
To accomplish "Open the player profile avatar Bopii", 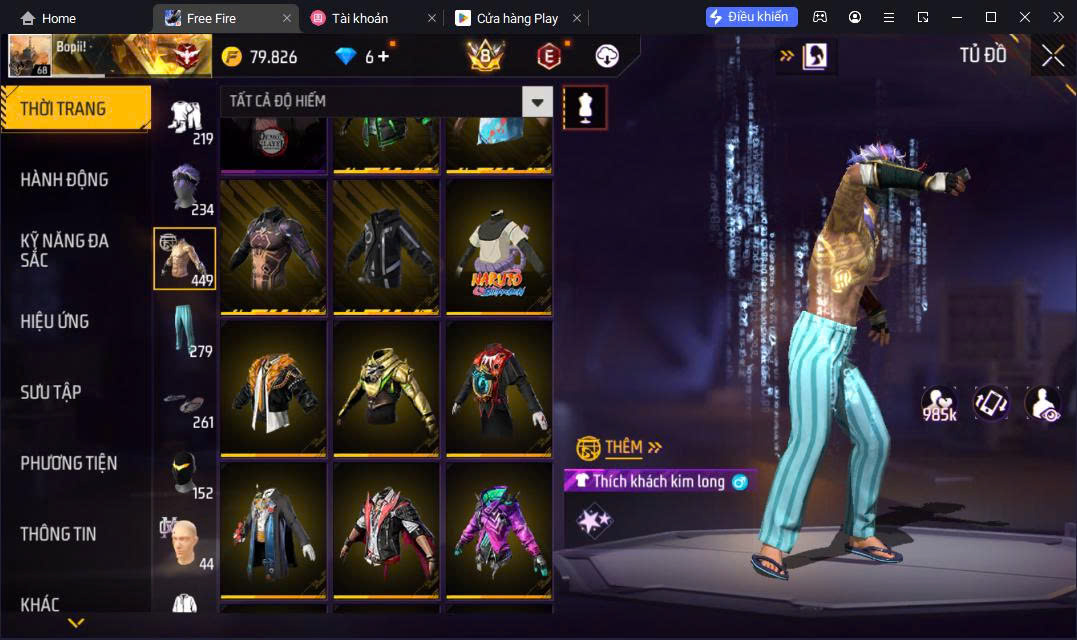I will [x=30, y=56].
